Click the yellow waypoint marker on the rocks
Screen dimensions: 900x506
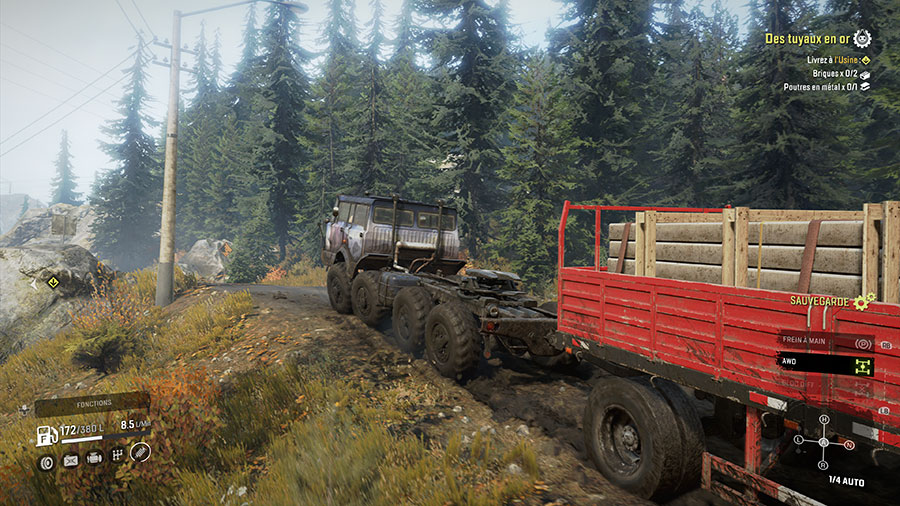pos(52,282)
